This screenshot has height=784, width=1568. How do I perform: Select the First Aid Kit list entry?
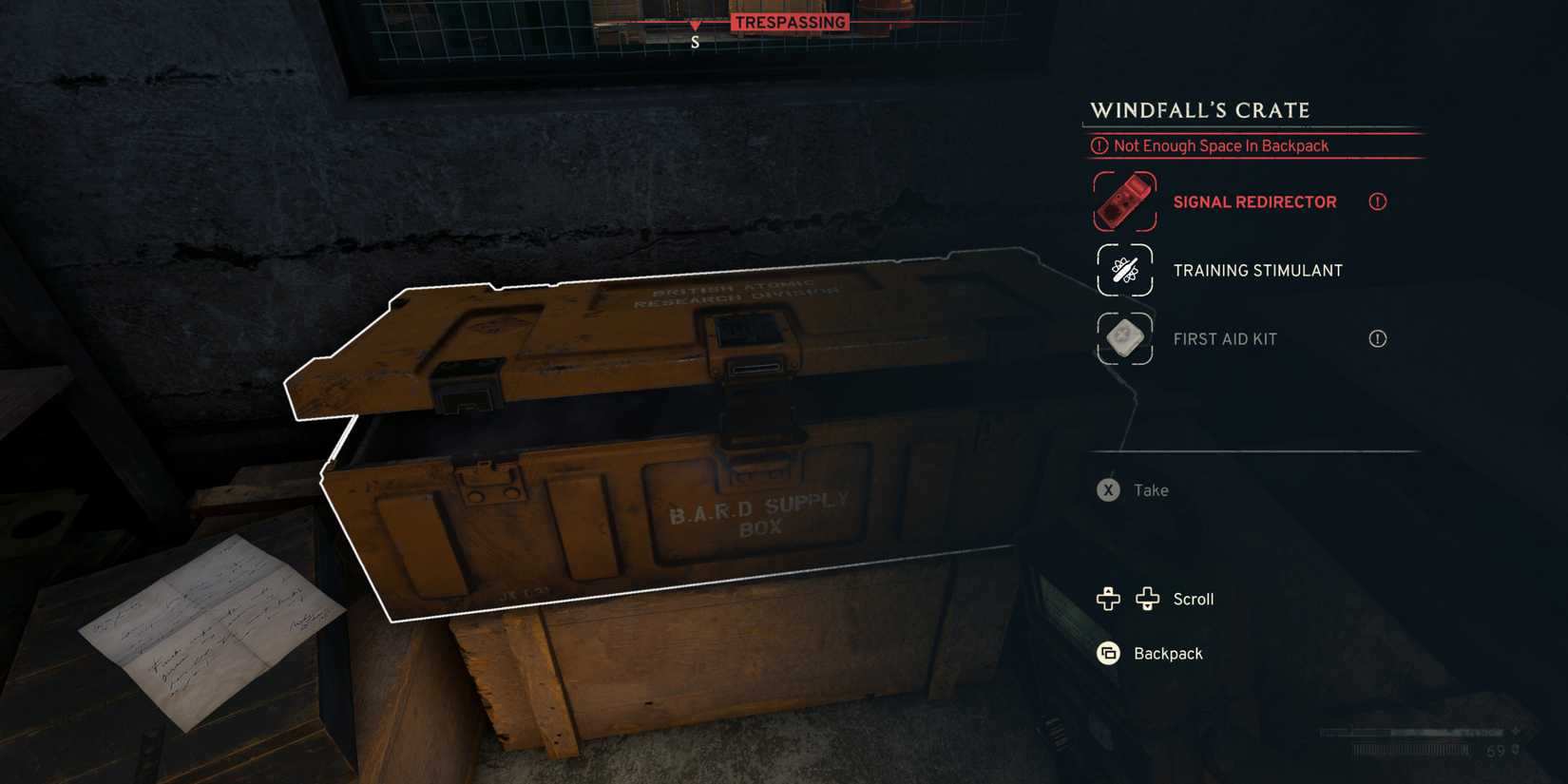[x=1226, y=338]
